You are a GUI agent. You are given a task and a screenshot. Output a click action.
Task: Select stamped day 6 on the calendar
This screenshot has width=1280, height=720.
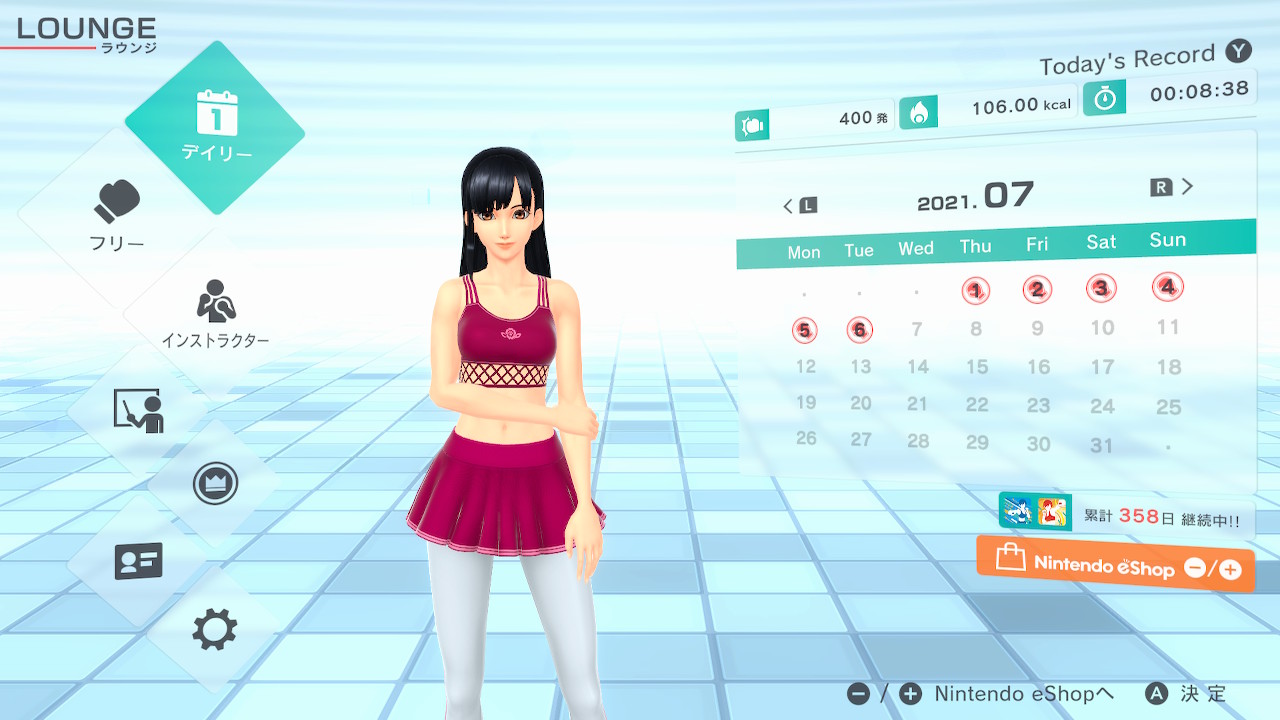click(x=859, y=330)
